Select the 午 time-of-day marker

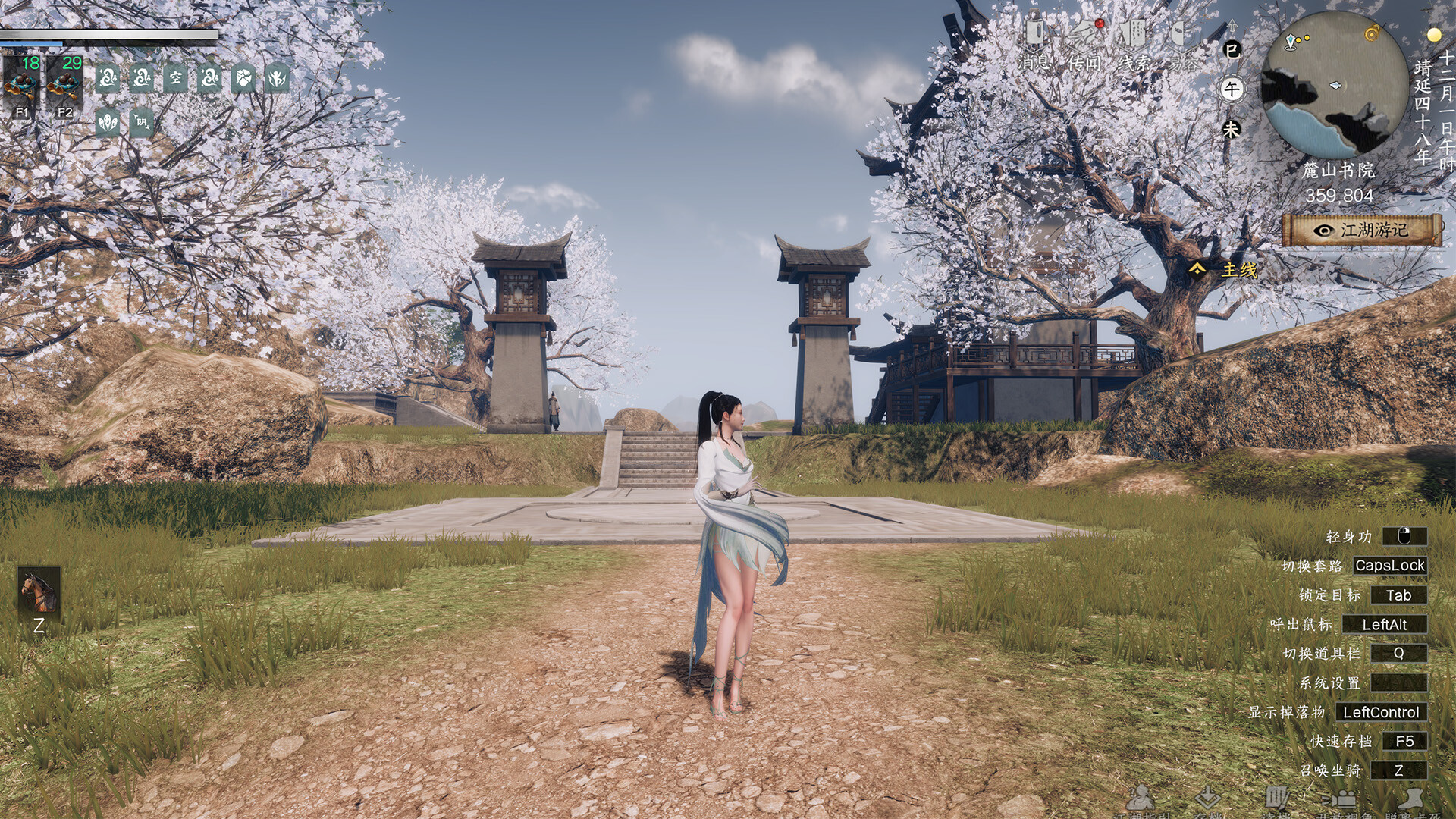[1232, 89]
